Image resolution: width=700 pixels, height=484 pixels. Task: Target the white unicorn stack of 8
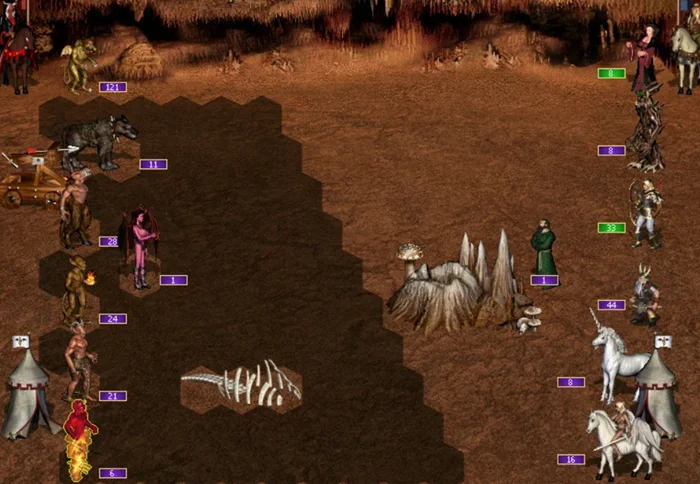click(x=612, y=355)
